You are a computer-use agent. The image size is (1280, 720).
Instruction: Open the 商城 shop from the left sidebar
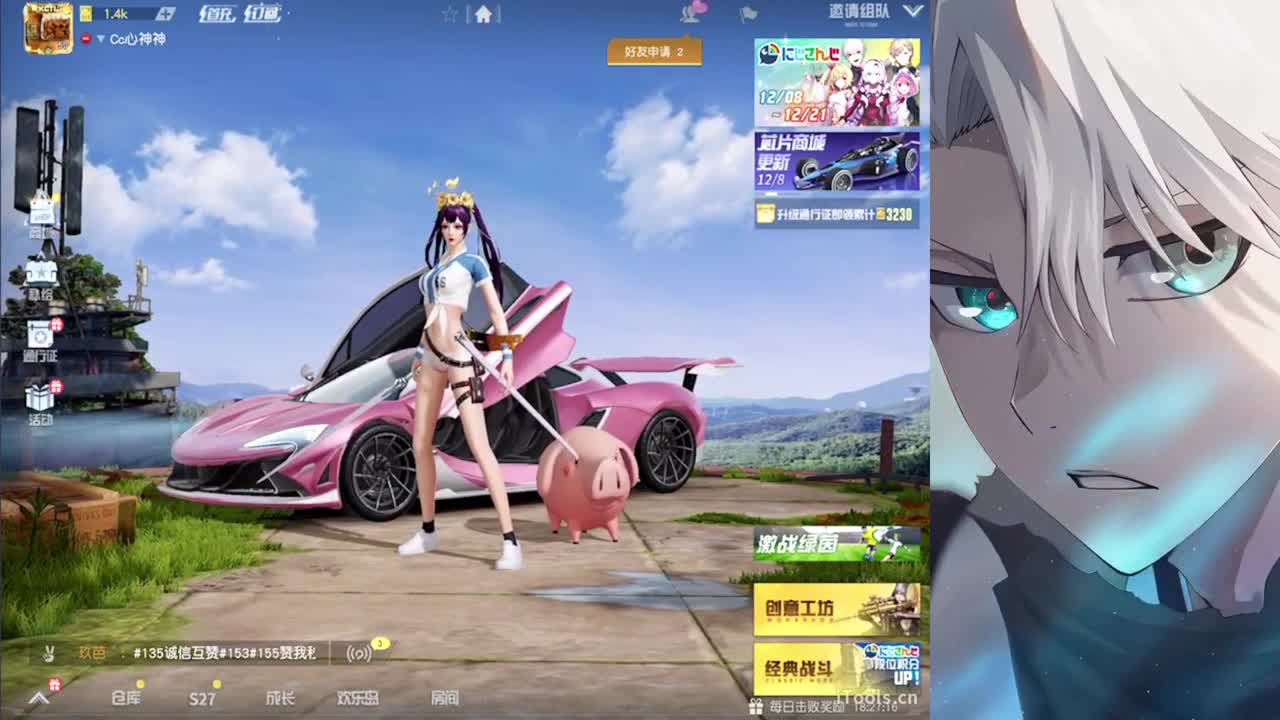coord(40,215)
